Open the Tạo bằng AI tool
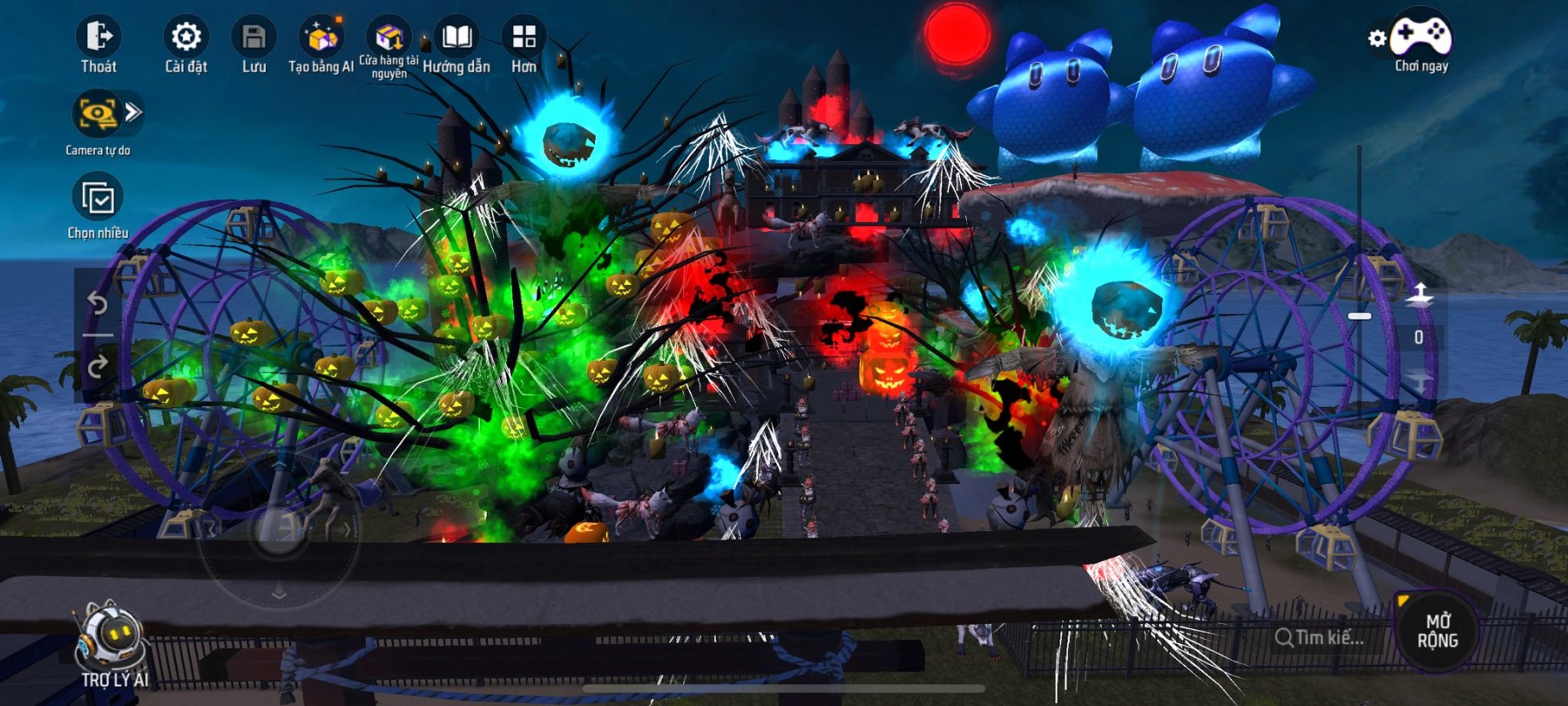Screen dimensions: 1568x706 point(321,37)
